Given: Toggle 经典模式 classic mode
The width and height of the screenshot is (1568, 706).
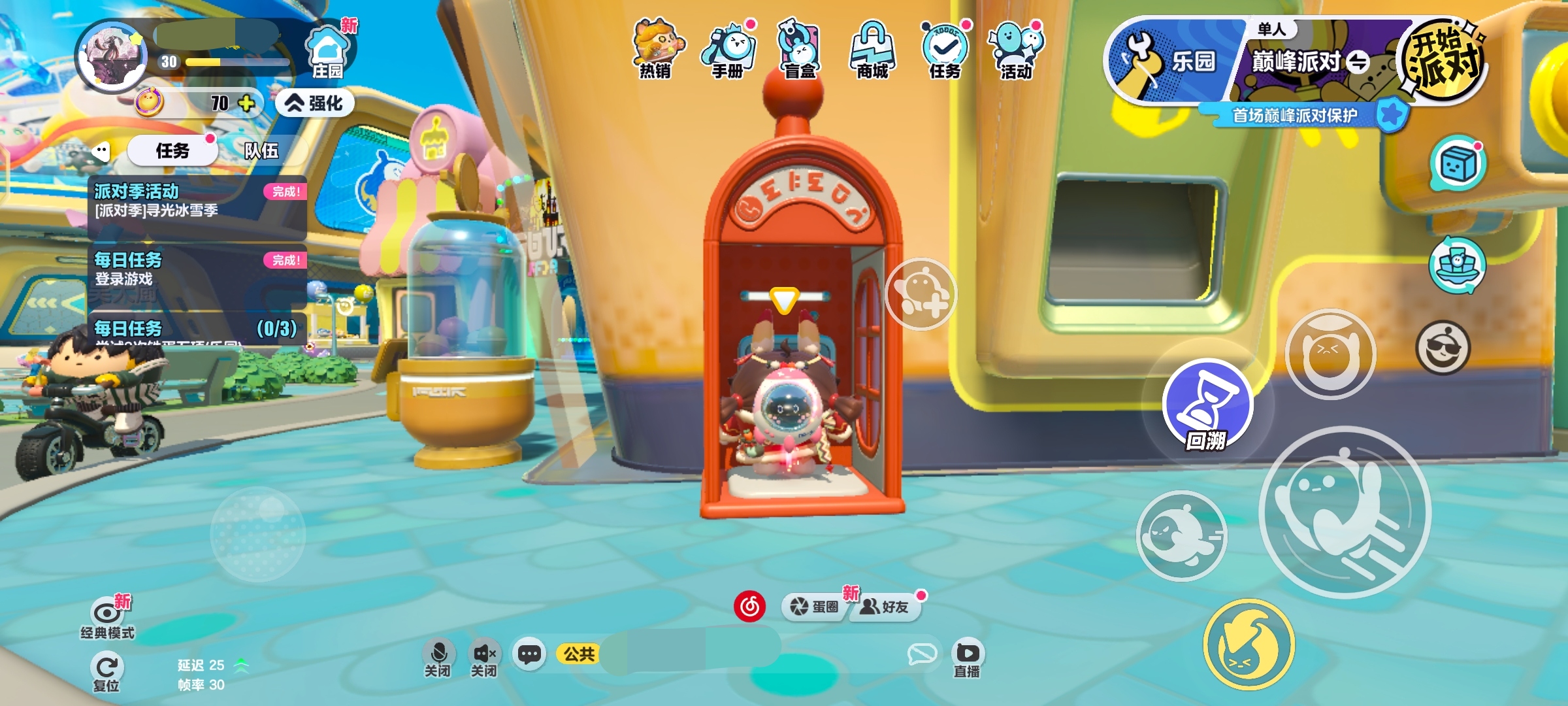Looking at the screenshot, I should click(x=107, y=618).
